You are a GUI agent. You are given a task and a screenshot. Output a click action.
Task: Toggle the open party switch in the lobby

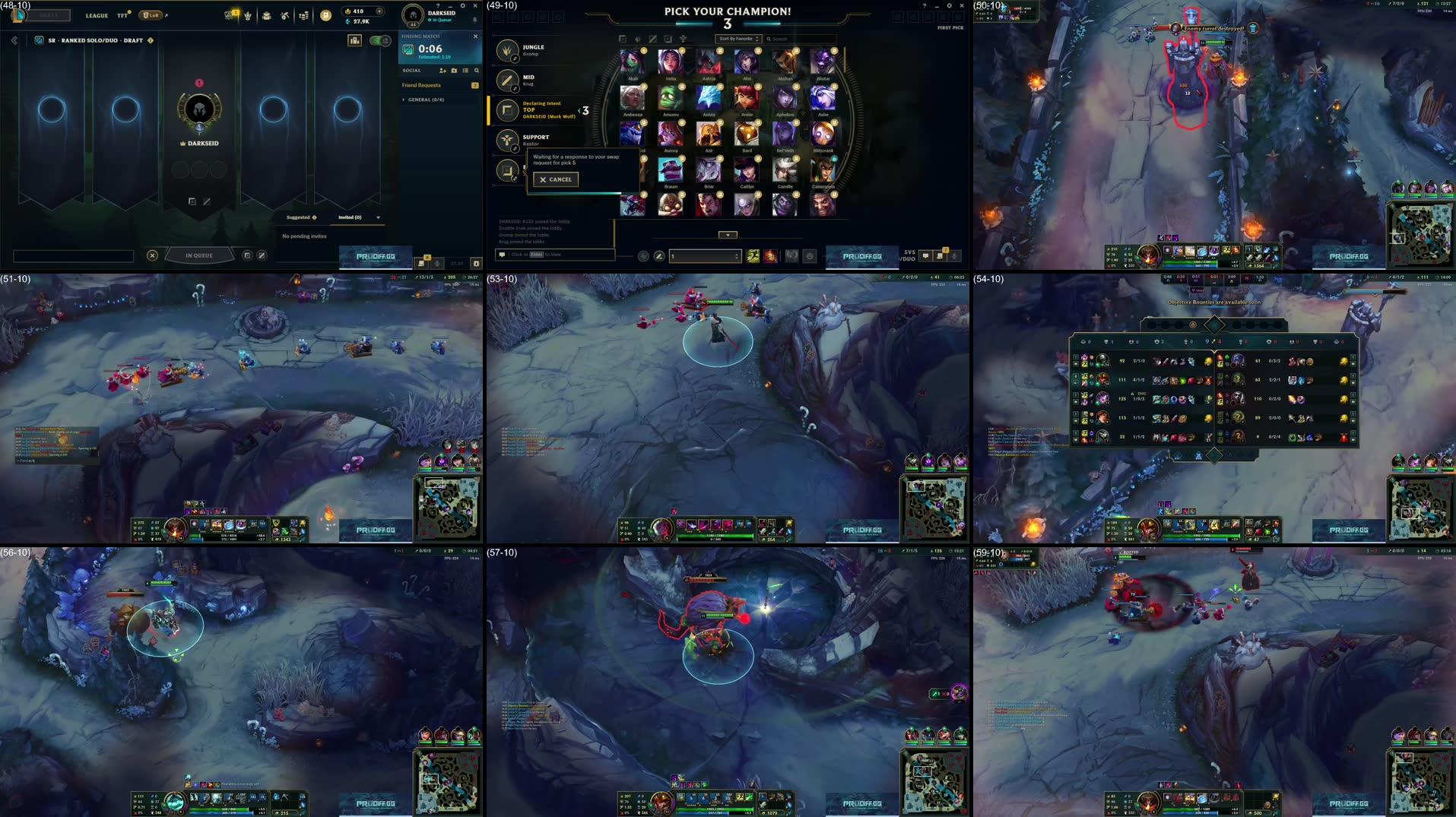point(379,40)
